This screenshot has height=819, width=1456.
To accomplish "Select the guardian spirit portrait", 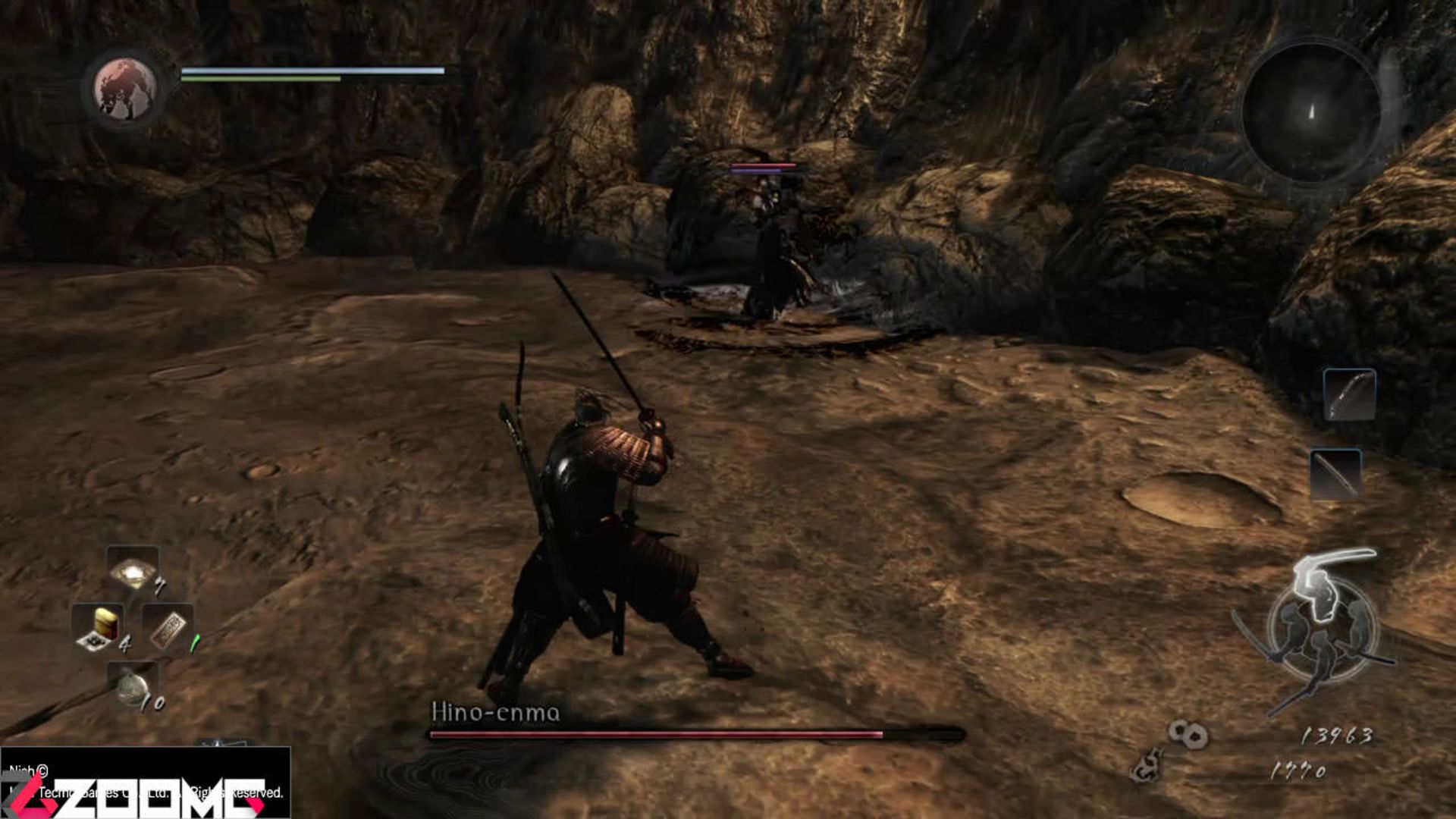I will point(125,89).
